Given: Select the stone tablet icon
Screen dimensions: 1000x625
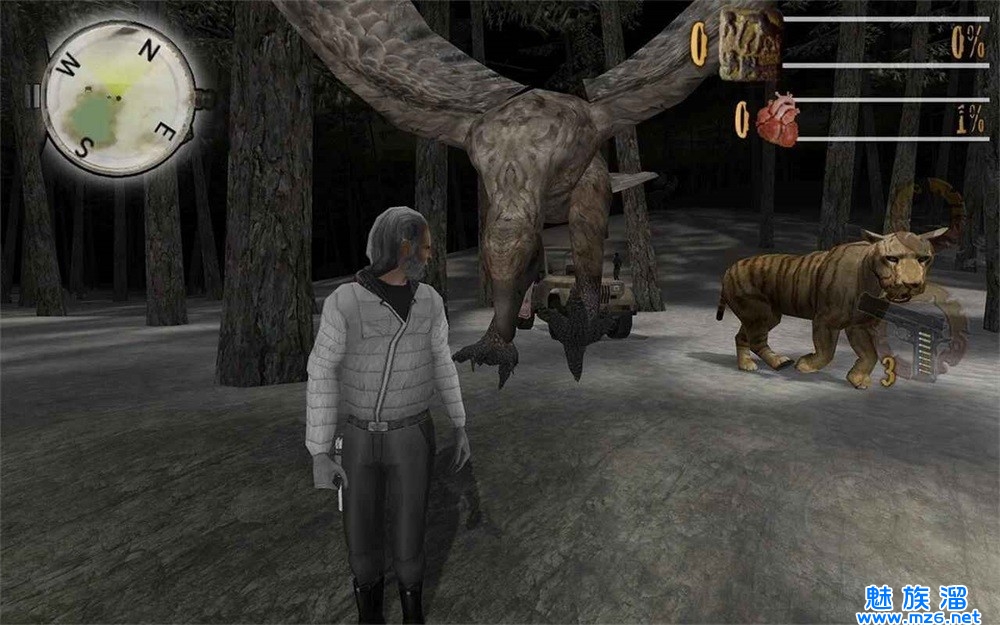Looking at the screenshot, I should point(750,44).
